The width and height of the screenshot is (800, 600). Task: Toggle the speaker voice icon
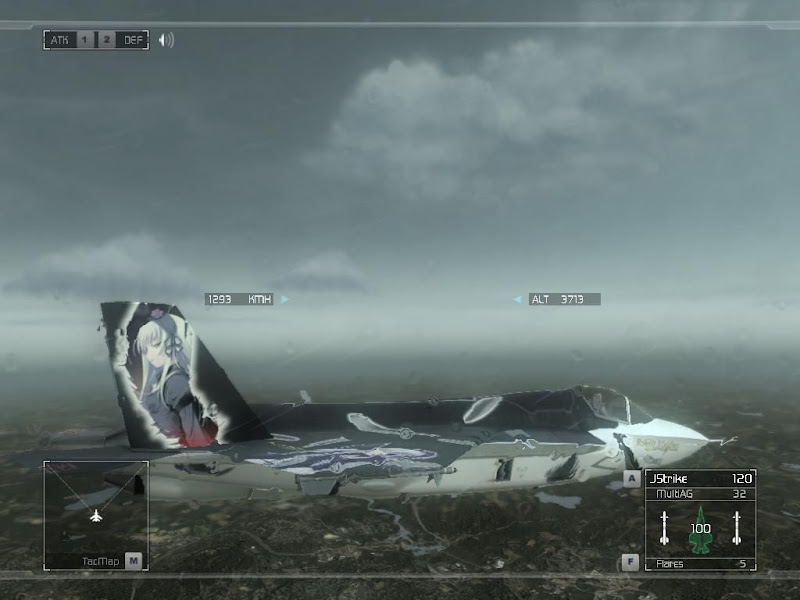click(166, 40)
